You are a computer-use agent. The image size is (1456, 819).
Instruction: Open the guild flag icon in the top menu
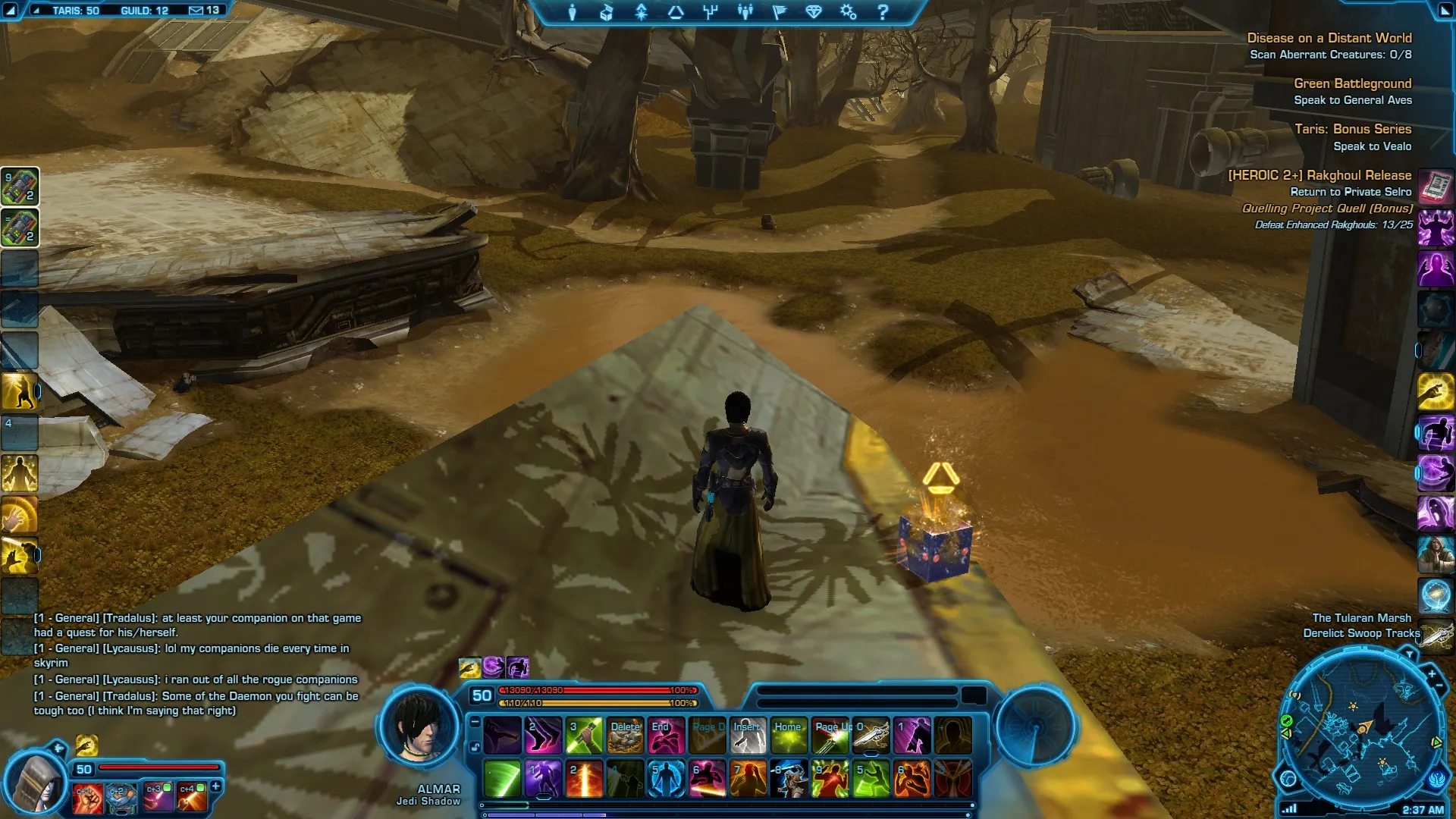click(x=780, y=12)
